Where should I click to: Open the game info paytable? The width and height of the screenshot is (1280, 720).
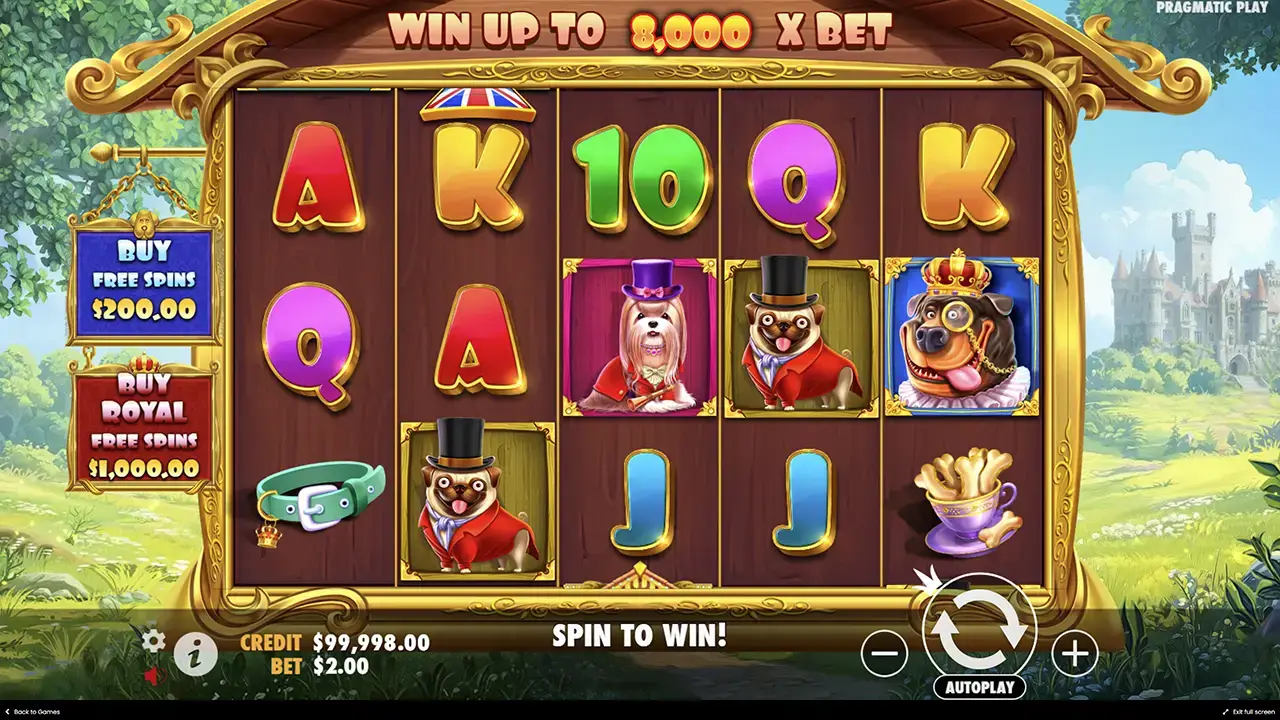point(196,655)
